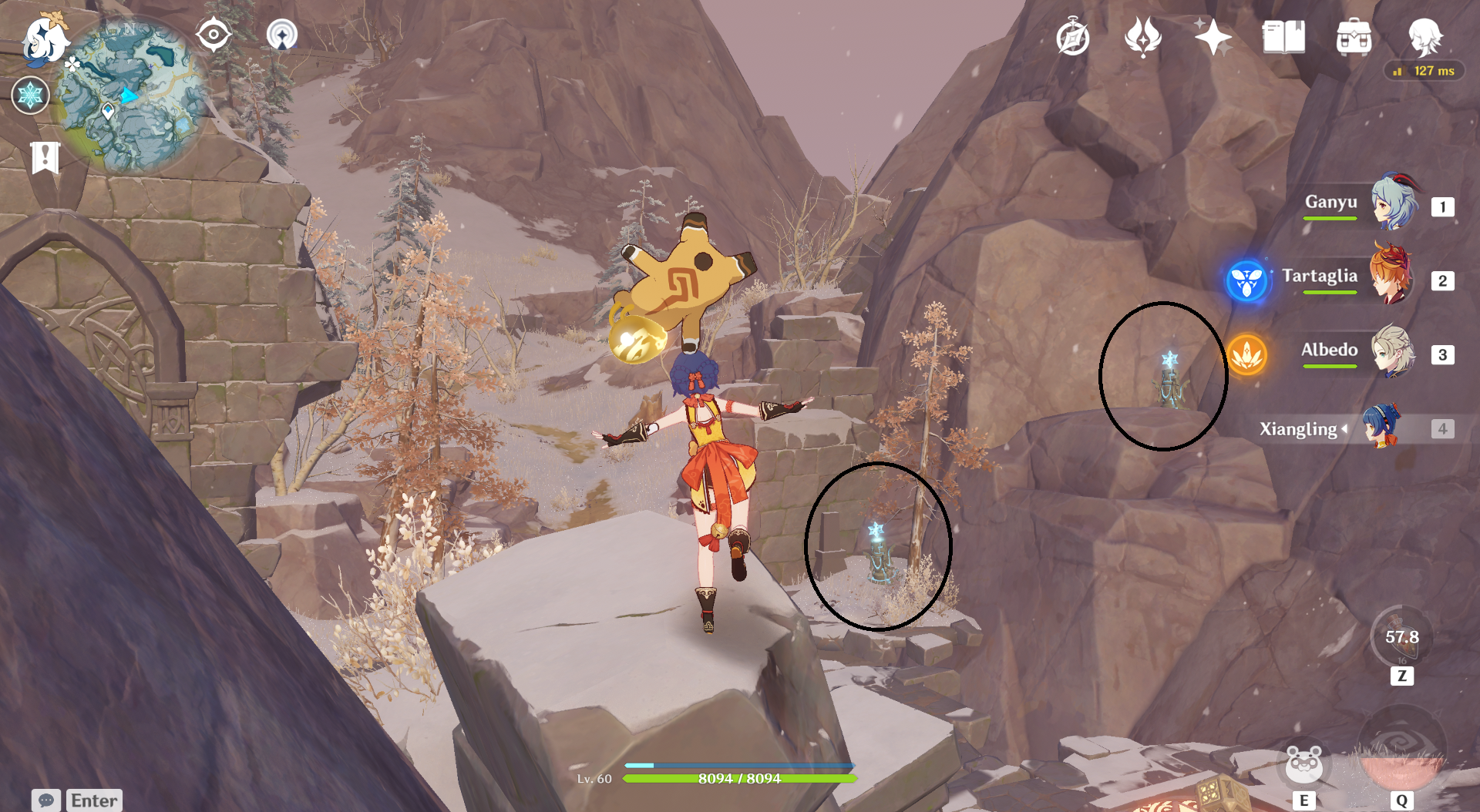This screenshot has width=1480, height=812.
Task: Open the quest exclamation banner icon
Action: coord(45,158)
